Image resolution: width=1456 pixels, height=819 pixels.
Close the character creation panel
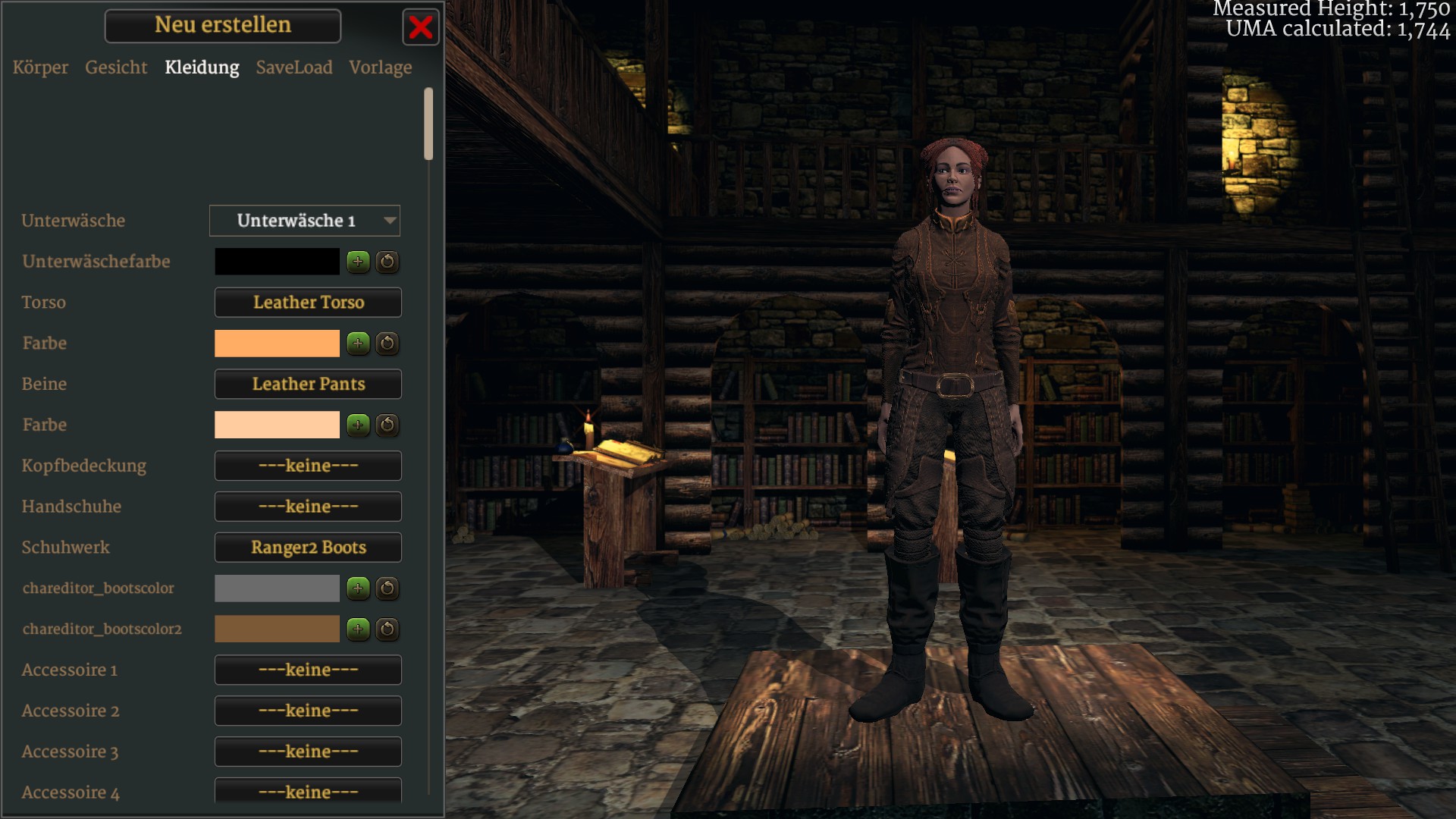420,28
